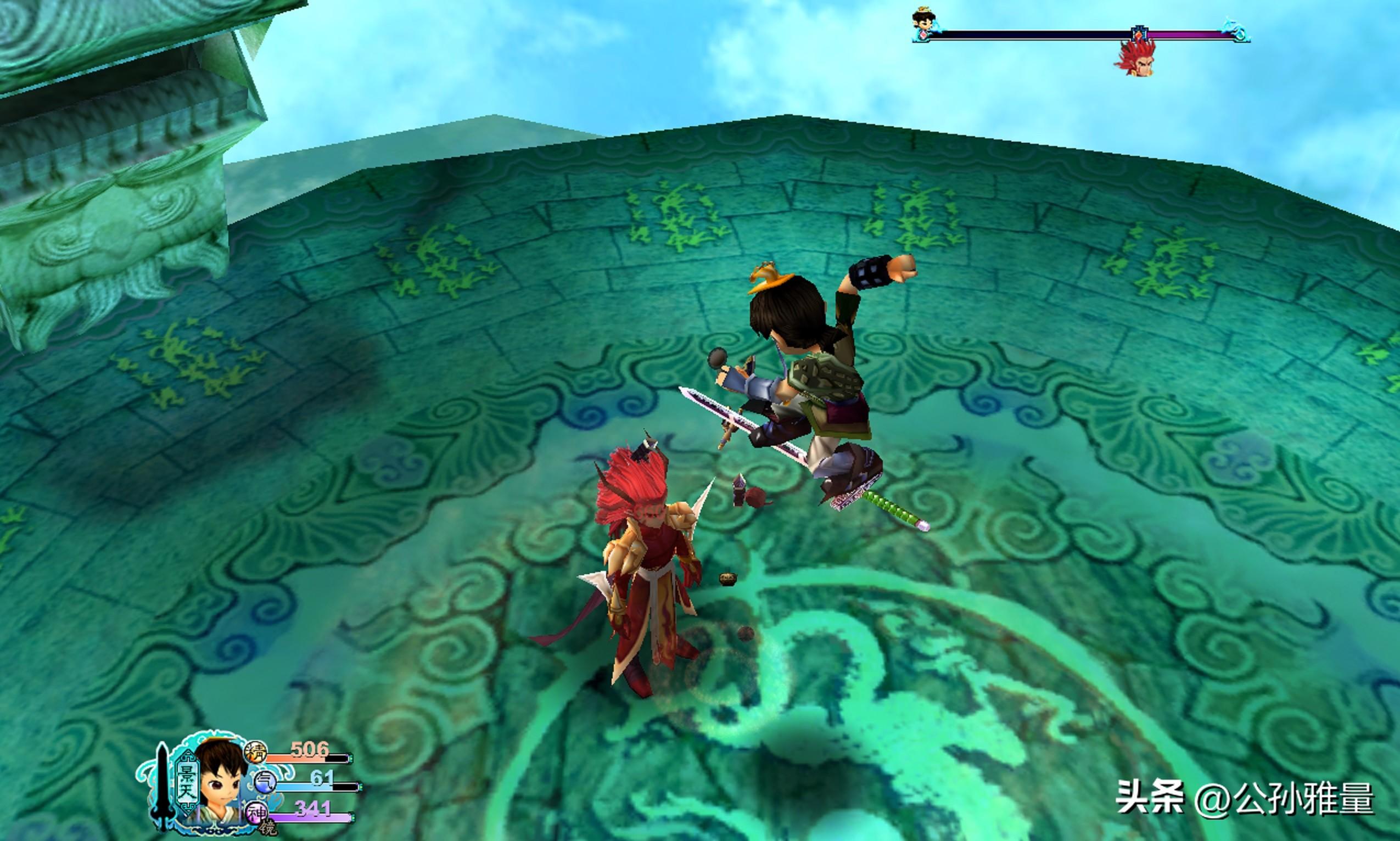The width and height of the screenshot is (1400, 841).
Task: Click the 景天 name plate
Action: (186, 782)
